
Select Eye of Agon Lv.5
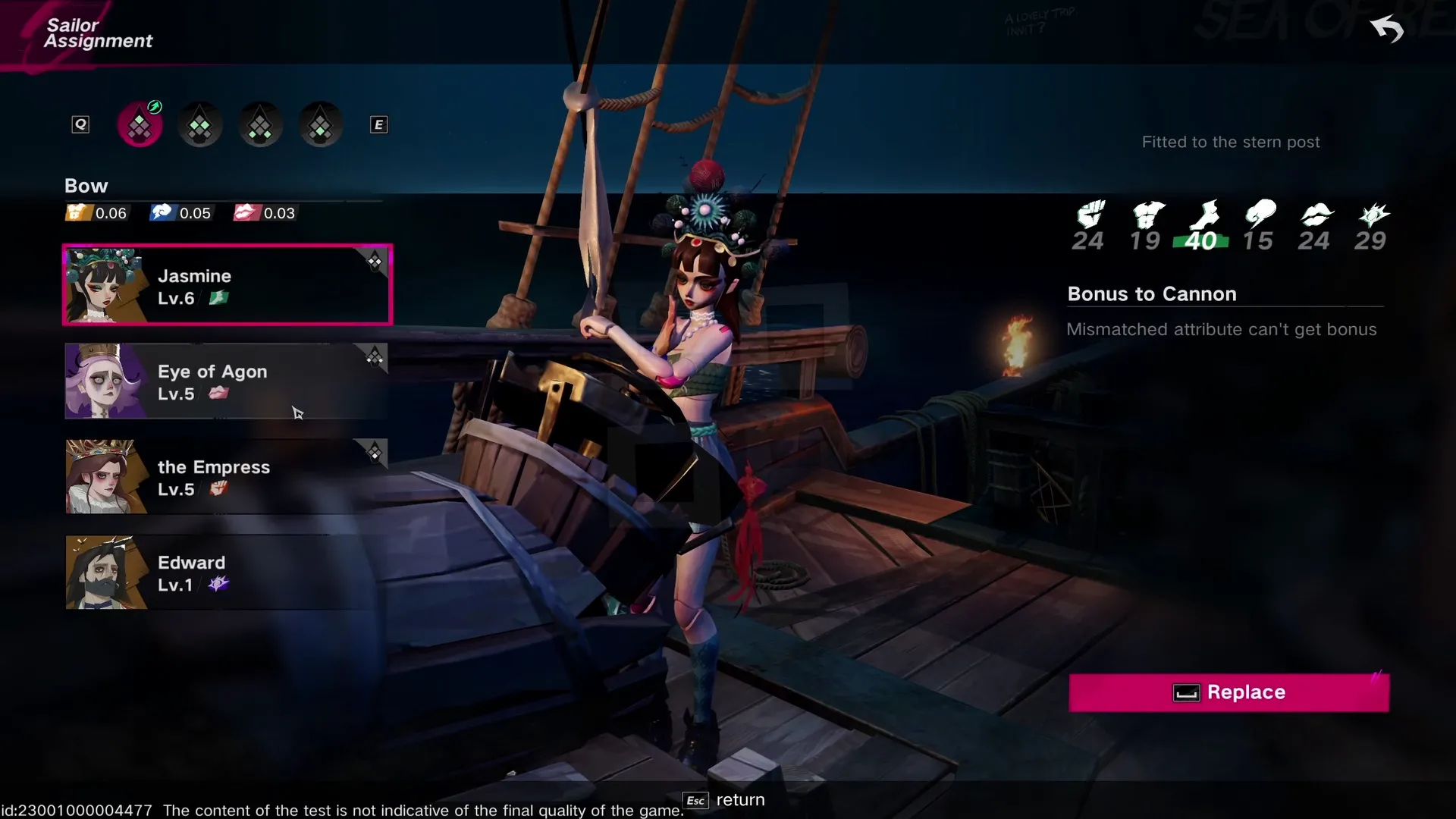pos(226,381)
